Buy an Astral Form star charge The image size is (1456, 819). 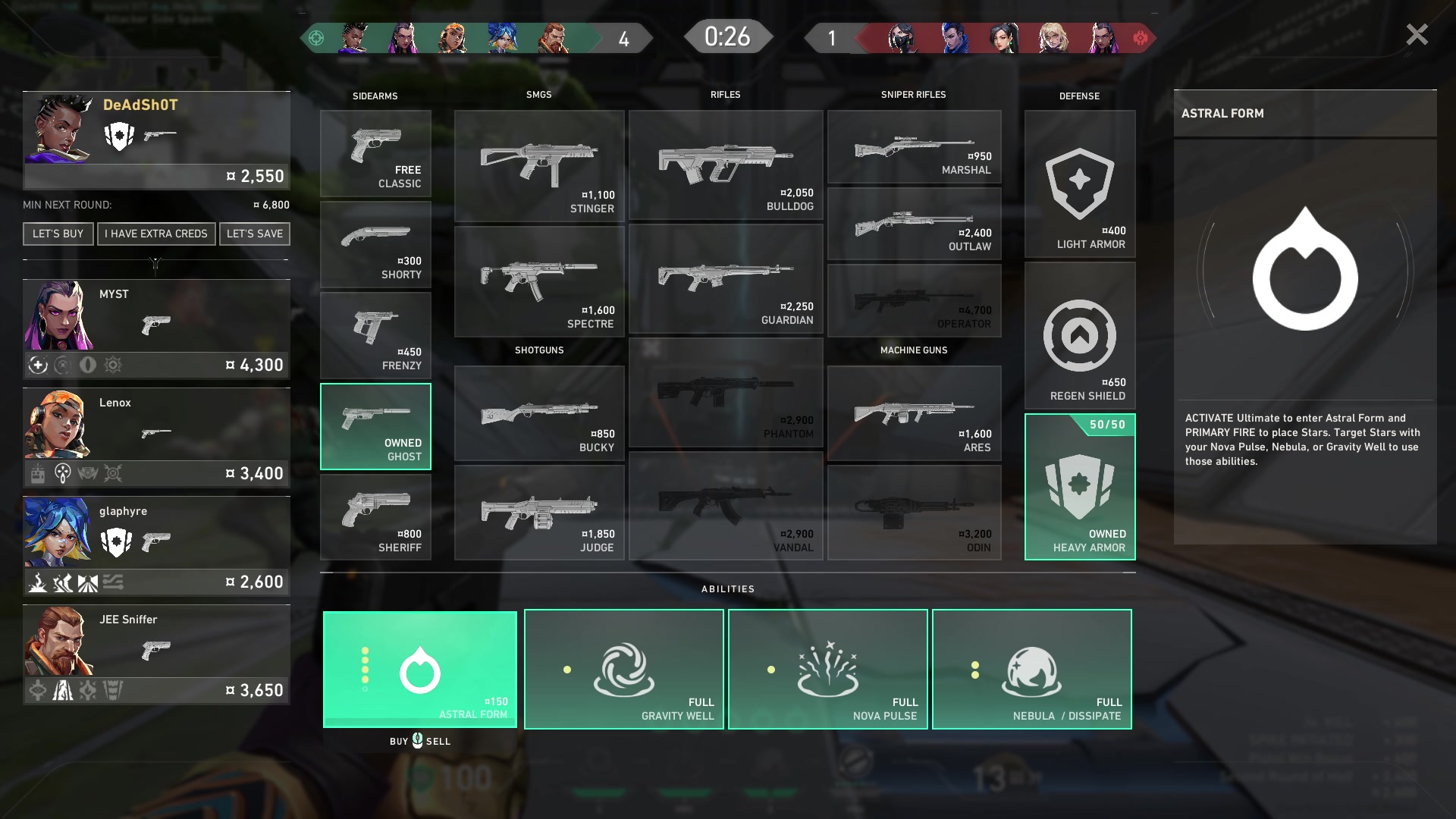[420, 669]
